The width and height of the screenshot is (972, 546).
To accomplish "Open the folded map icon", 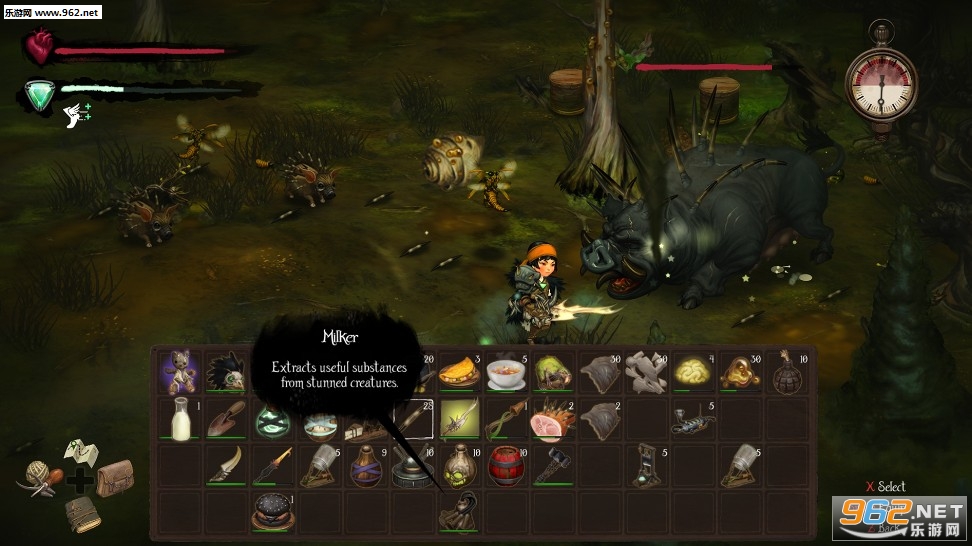I will (x=80, y=455).
